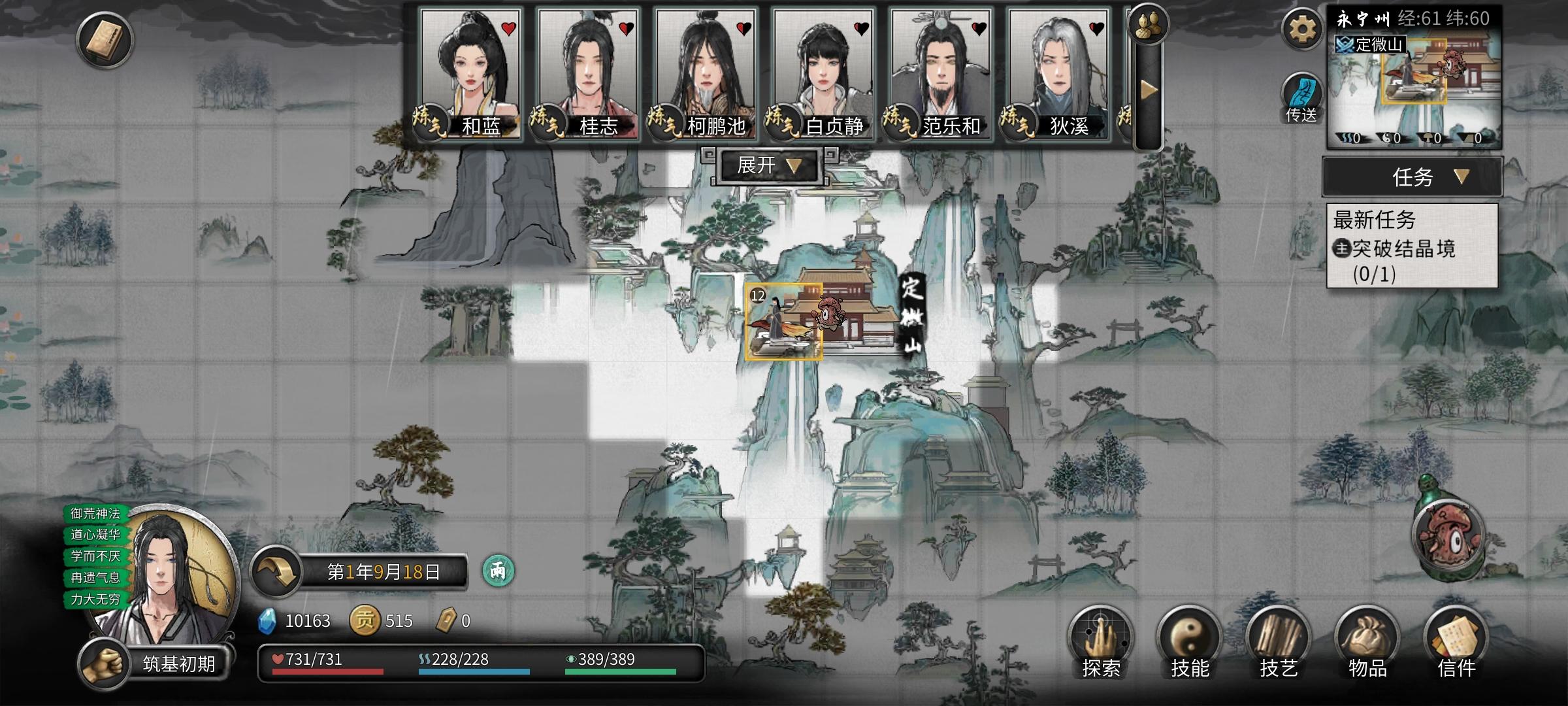Open the 技艺 crafts menu

[x=1279, y=642]
